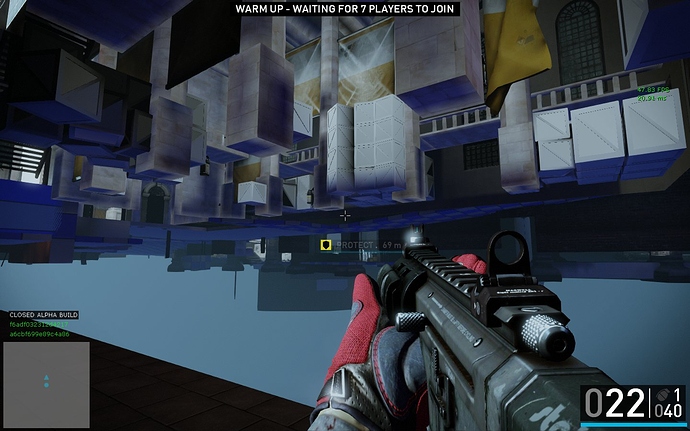Select the yellow Protect objective marker
Screen dimensions: 690x431
click(x=325, y=244)
